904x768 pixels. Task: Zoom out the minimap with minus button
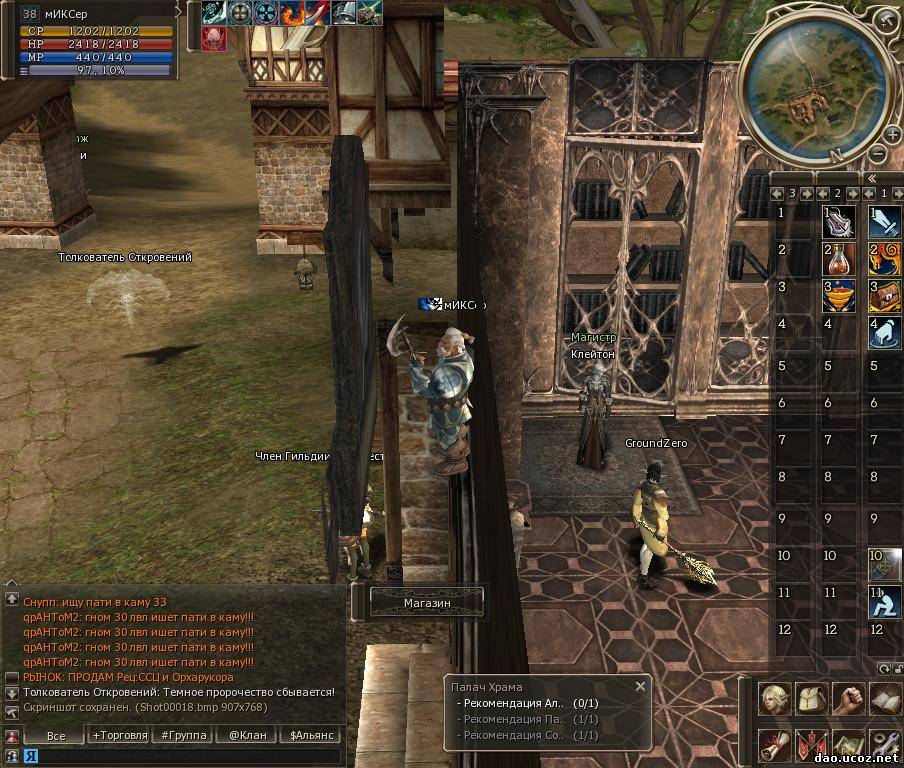pyautogui.click(x=877, y=154)
